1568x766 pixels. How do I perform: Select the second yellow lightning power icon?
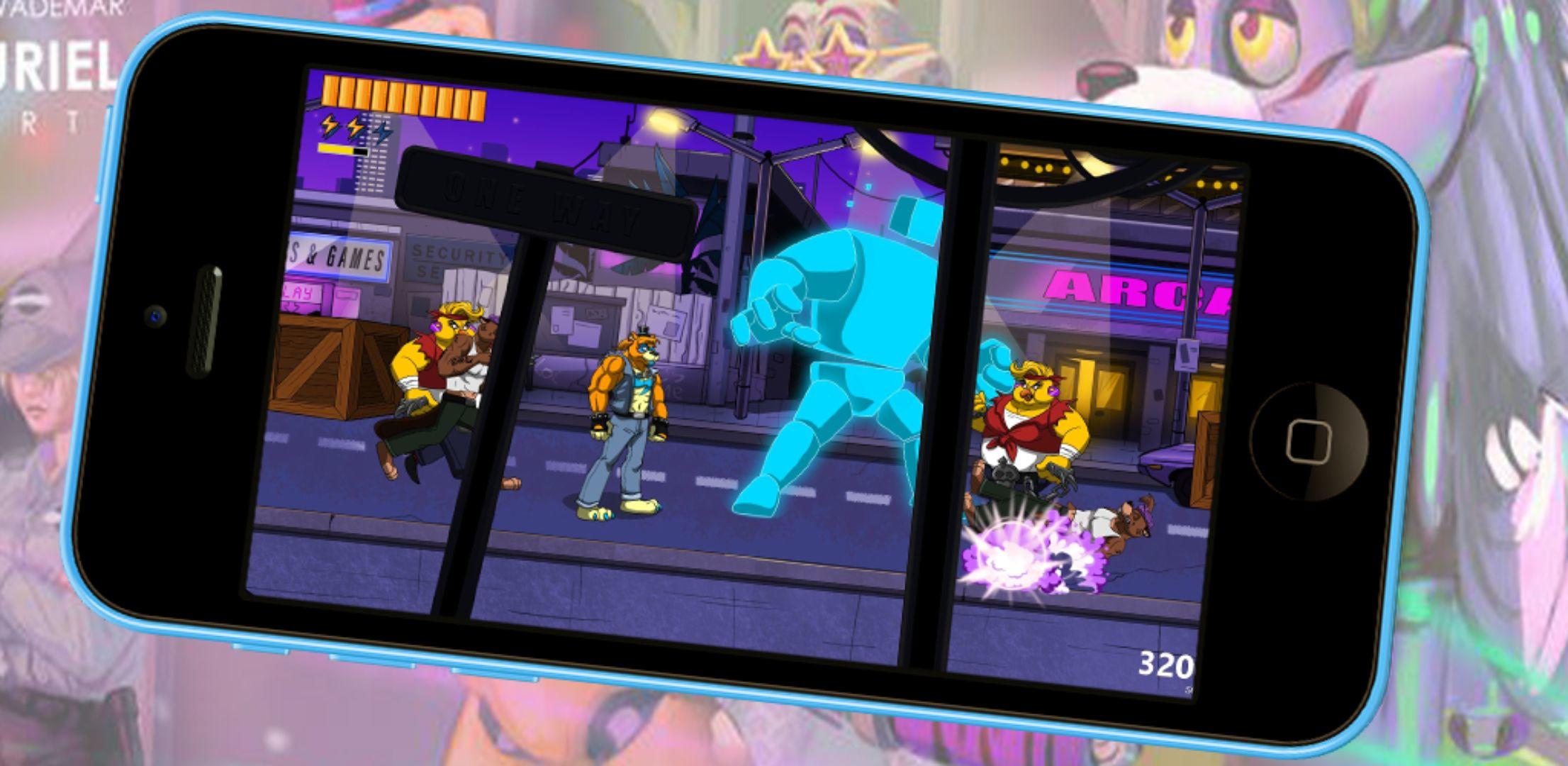(356, 127)
